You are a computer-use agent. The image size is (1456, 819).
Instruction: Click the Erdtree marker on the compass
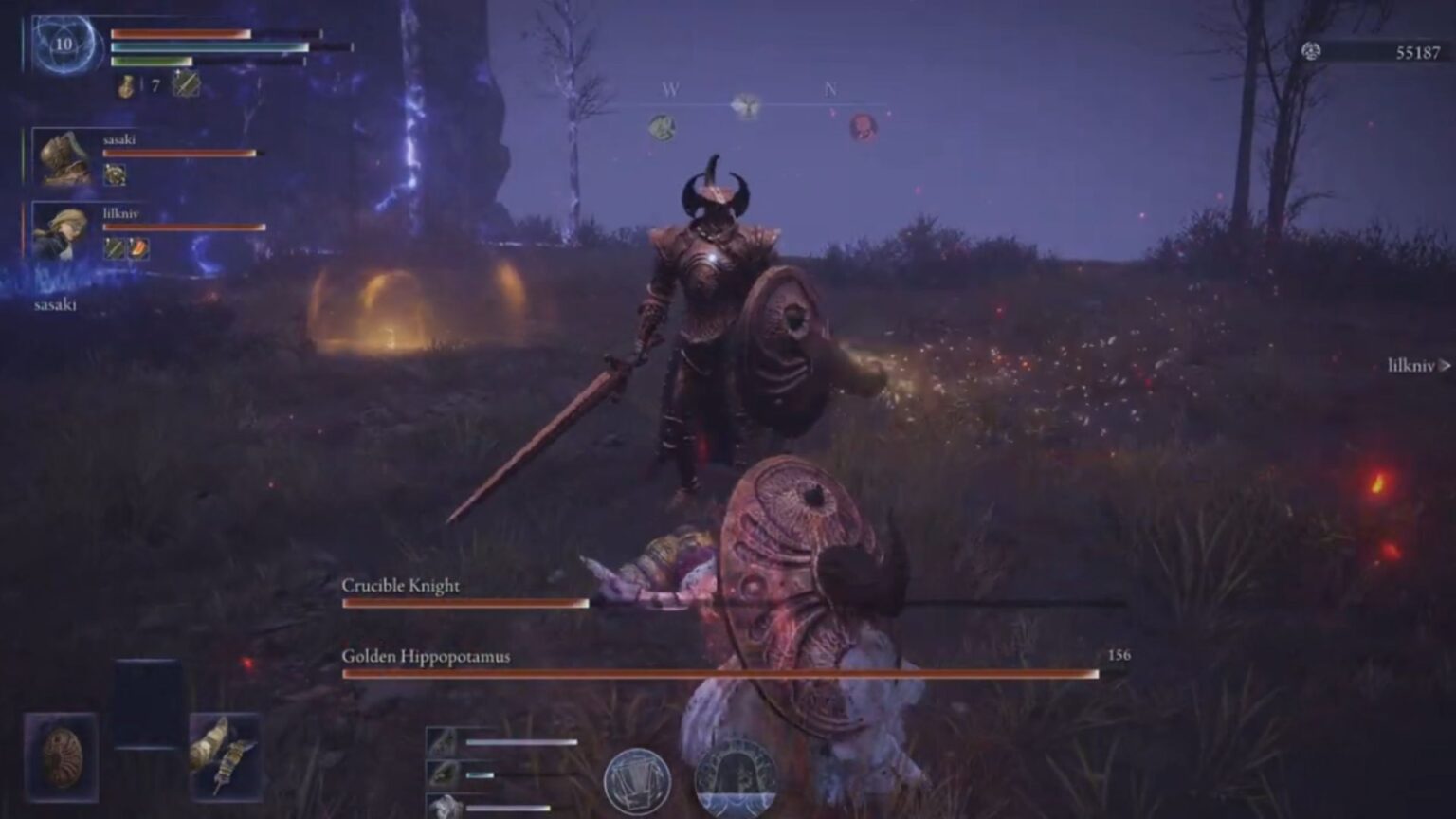[748, 106]
